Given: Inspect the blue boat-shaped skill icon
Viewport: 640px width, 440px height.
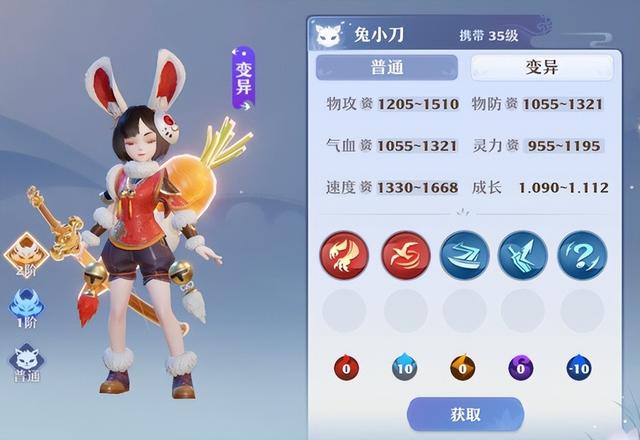Looking at the screenshot, I should (x=465, y=254).
